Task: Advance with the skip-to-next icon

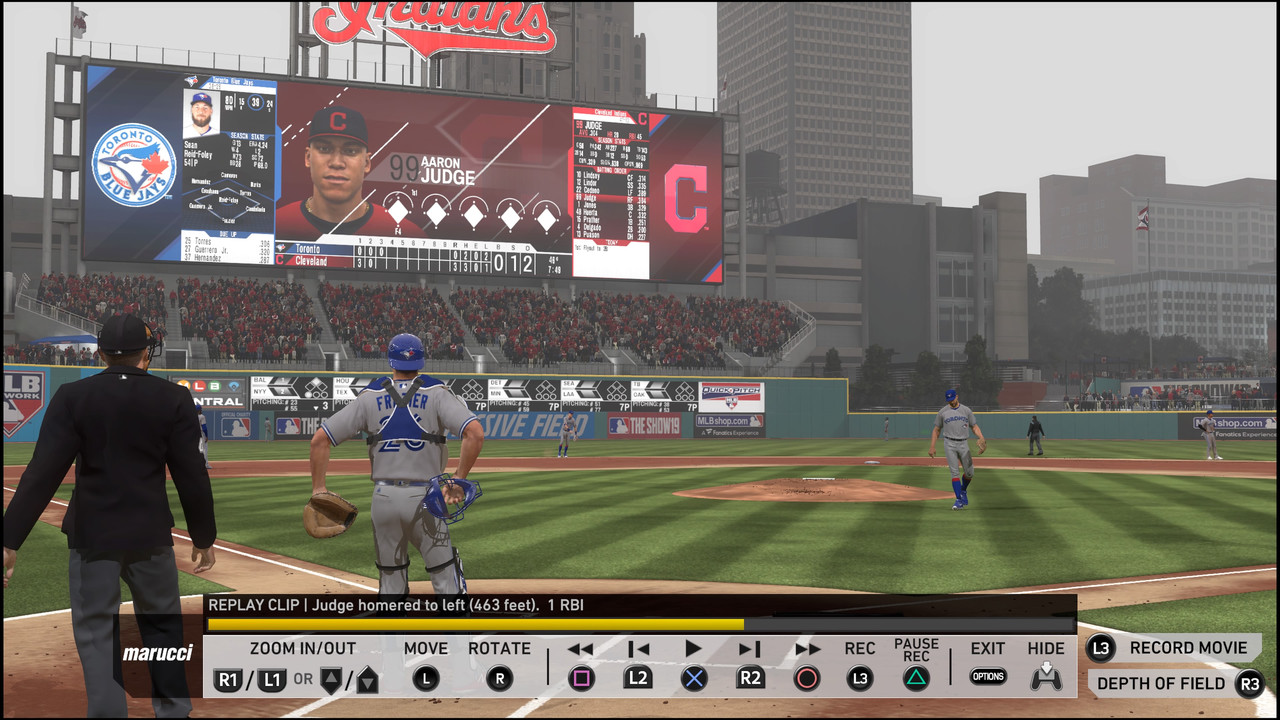Action: tap(750, 649)
